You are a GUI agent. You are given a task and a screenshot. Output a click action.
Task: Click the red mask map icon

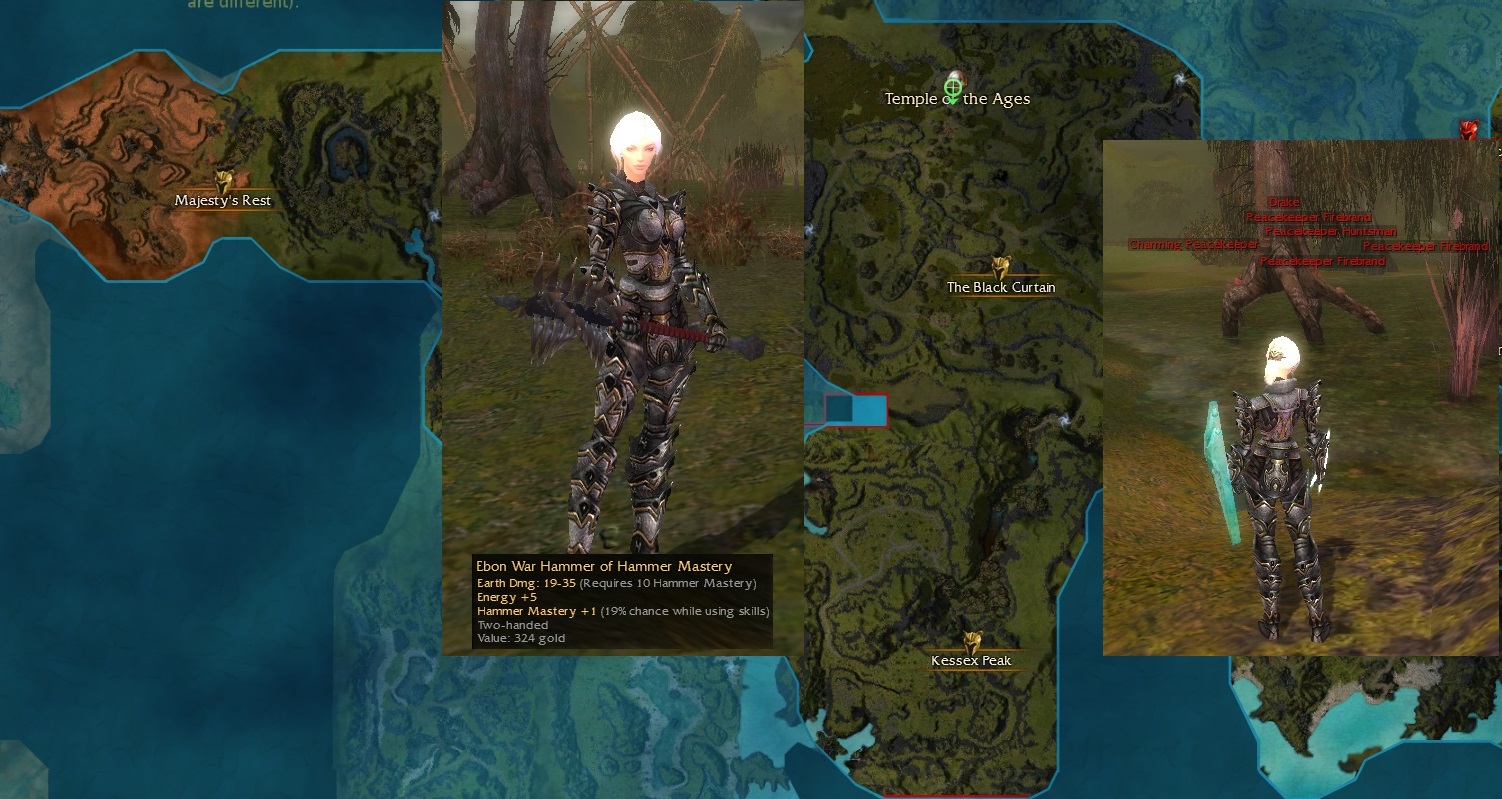coord(1468,130)
